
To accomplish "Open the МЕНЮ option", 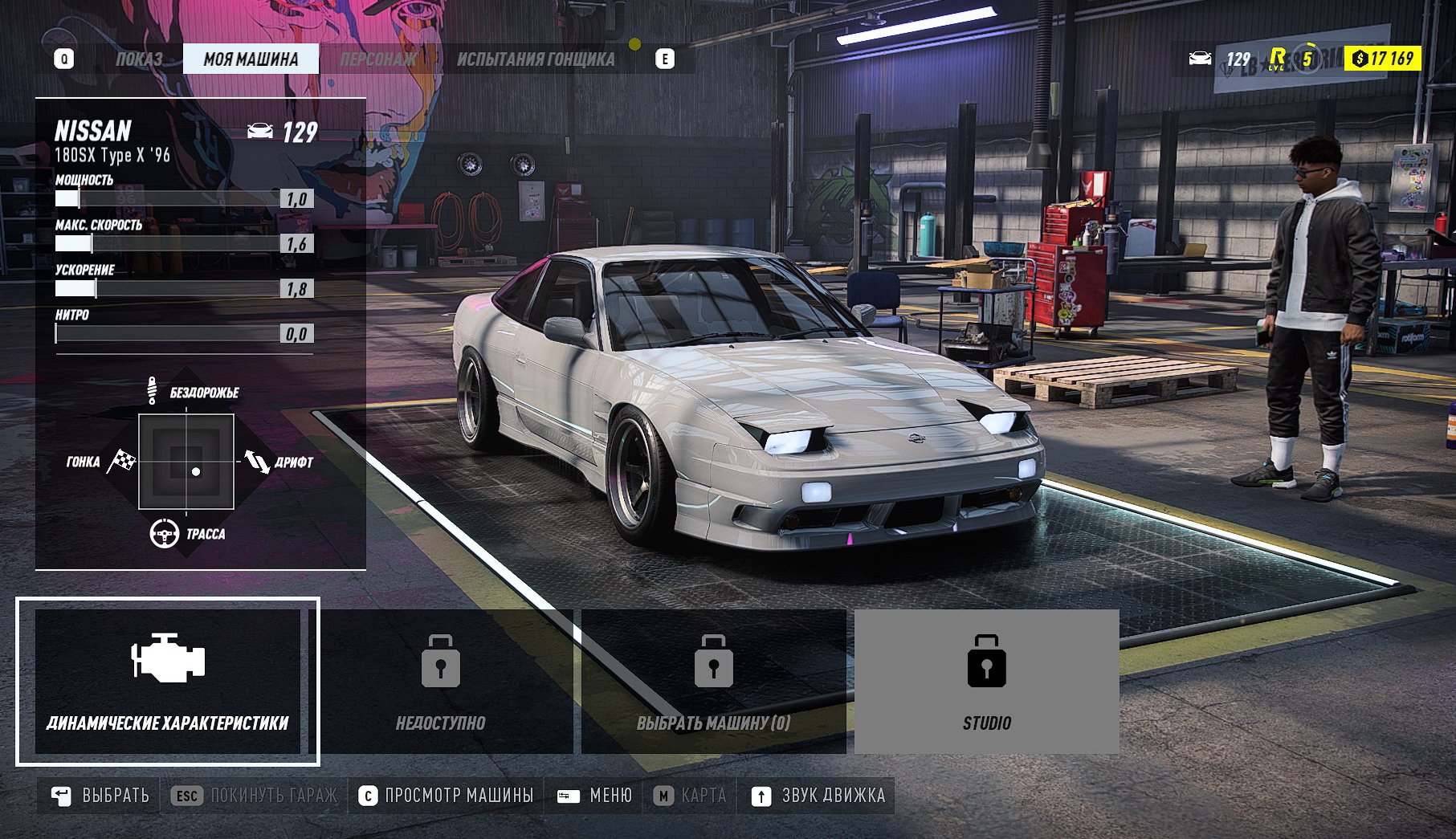I will point(595,796).
